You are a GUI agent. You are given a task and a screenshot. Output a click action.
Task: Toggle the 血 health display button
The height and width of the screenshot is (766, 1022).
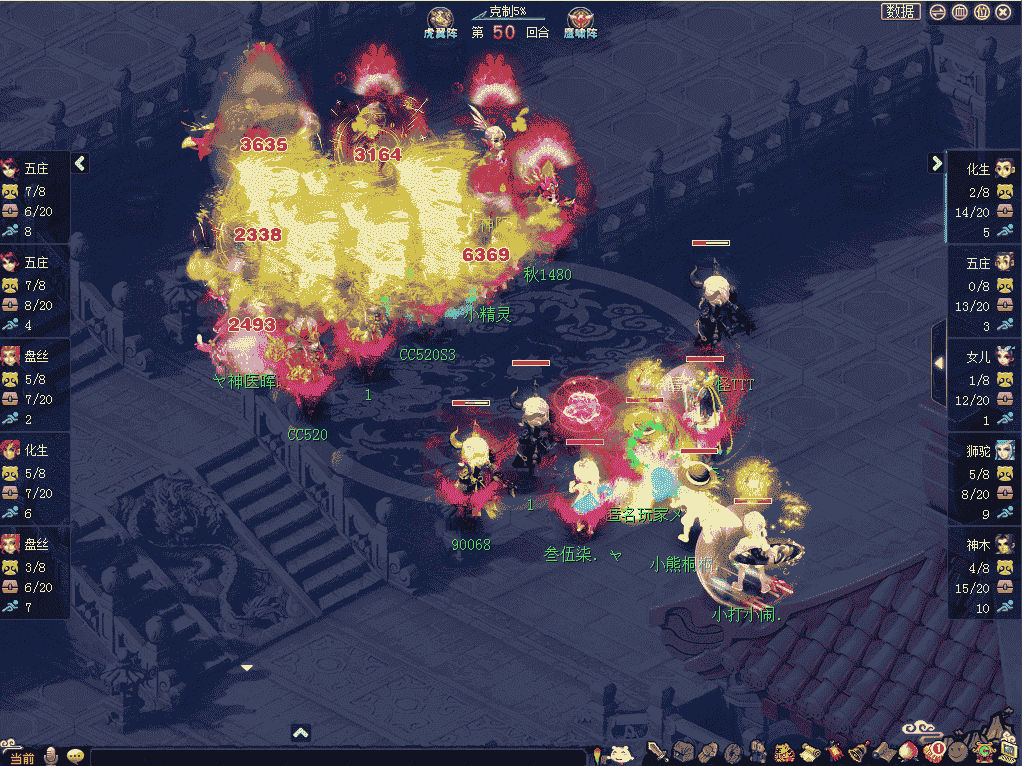click(x=960, y=12)
